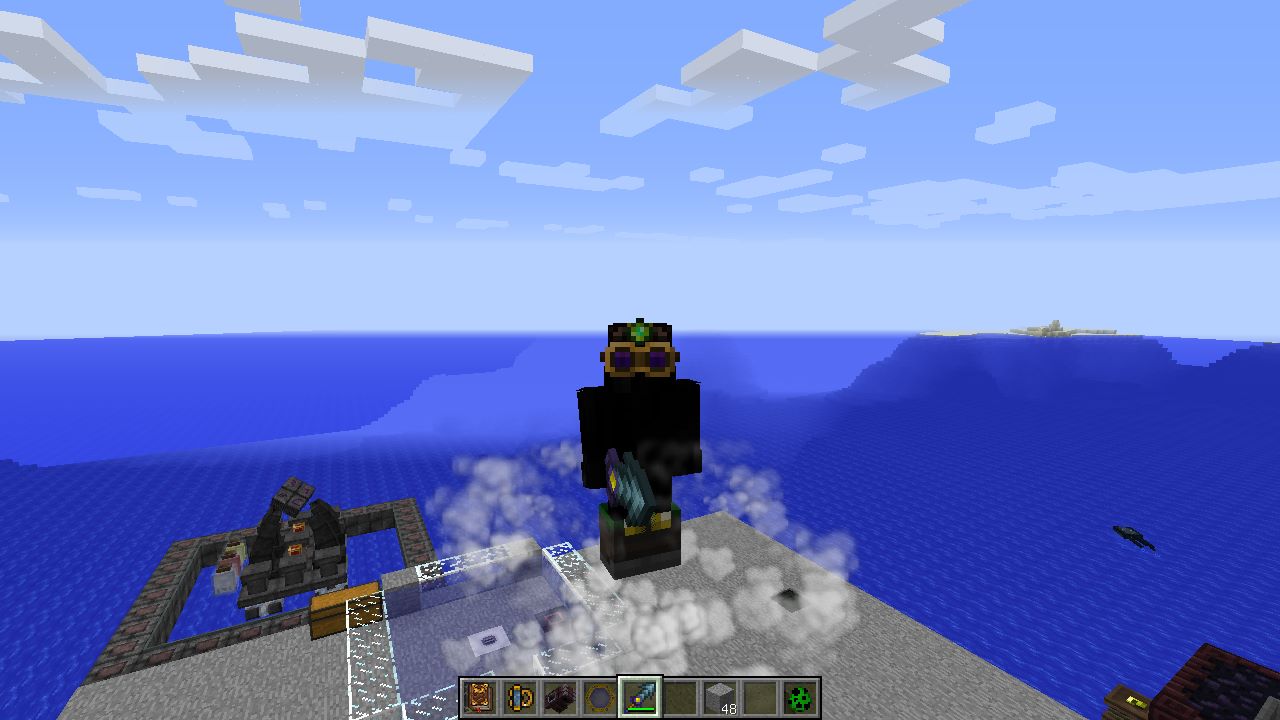1280x720 pixels.
Task: Select the blue crystal sword slot
Action: [x=640, y=697]
